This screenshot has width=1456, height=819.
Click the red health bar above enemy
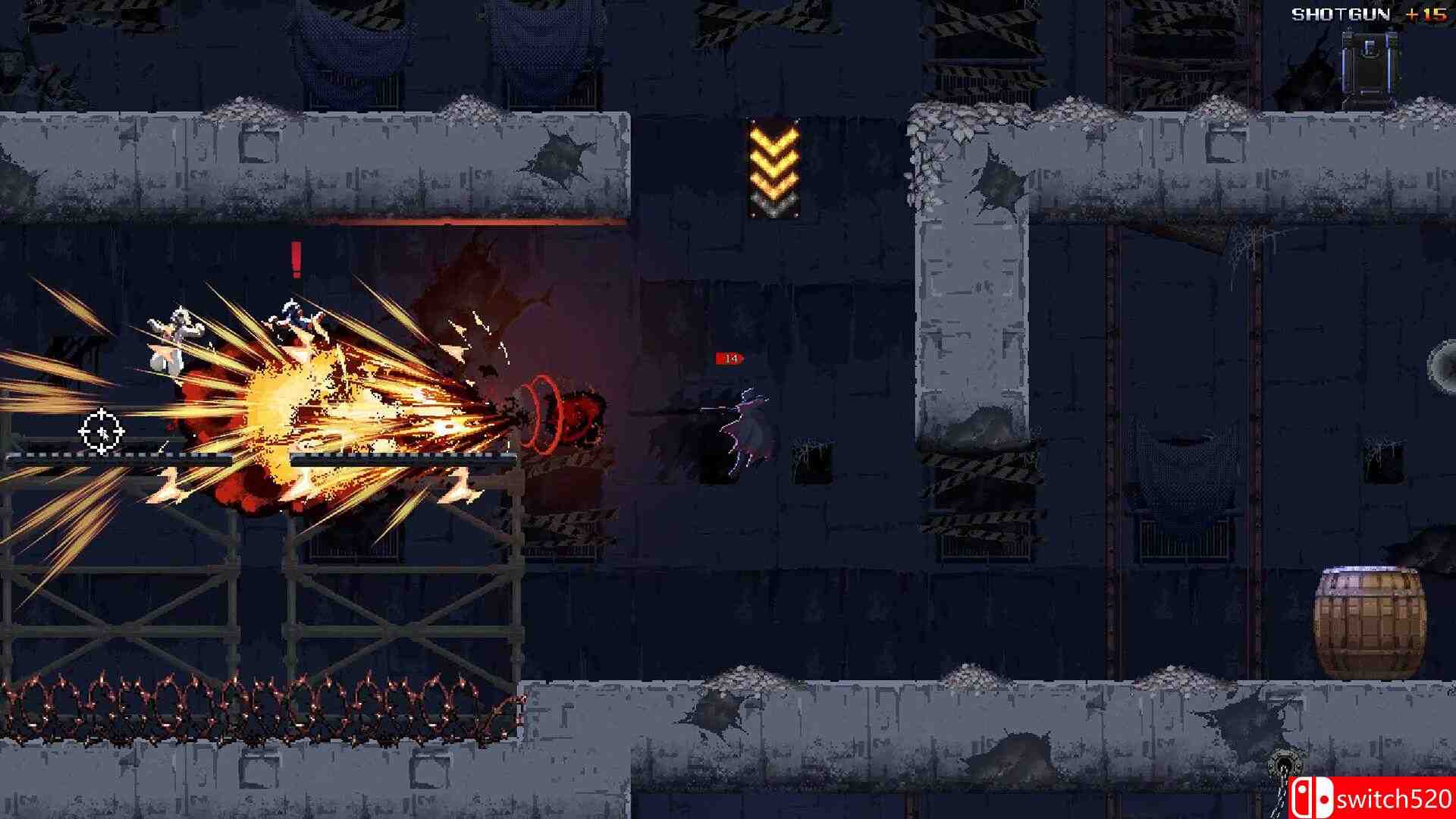pos(730,356)
